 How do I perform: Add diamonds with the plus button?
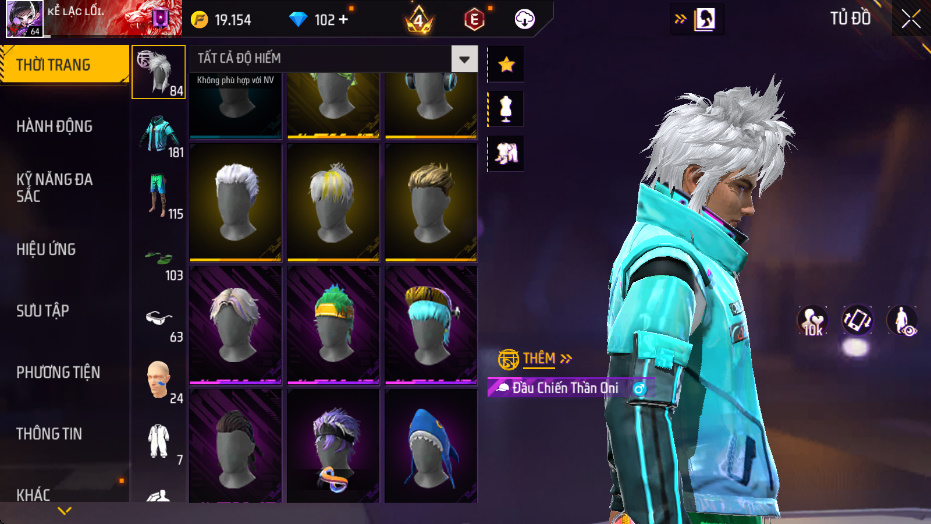(x=344, y=20)
